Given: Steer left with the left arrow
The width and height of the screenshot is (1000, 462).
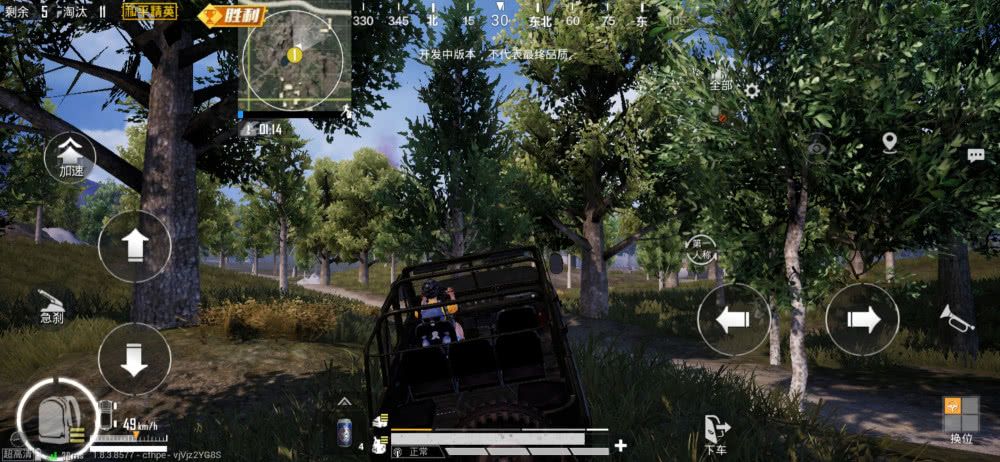Looking at the screenshot, I should (733, 319).
